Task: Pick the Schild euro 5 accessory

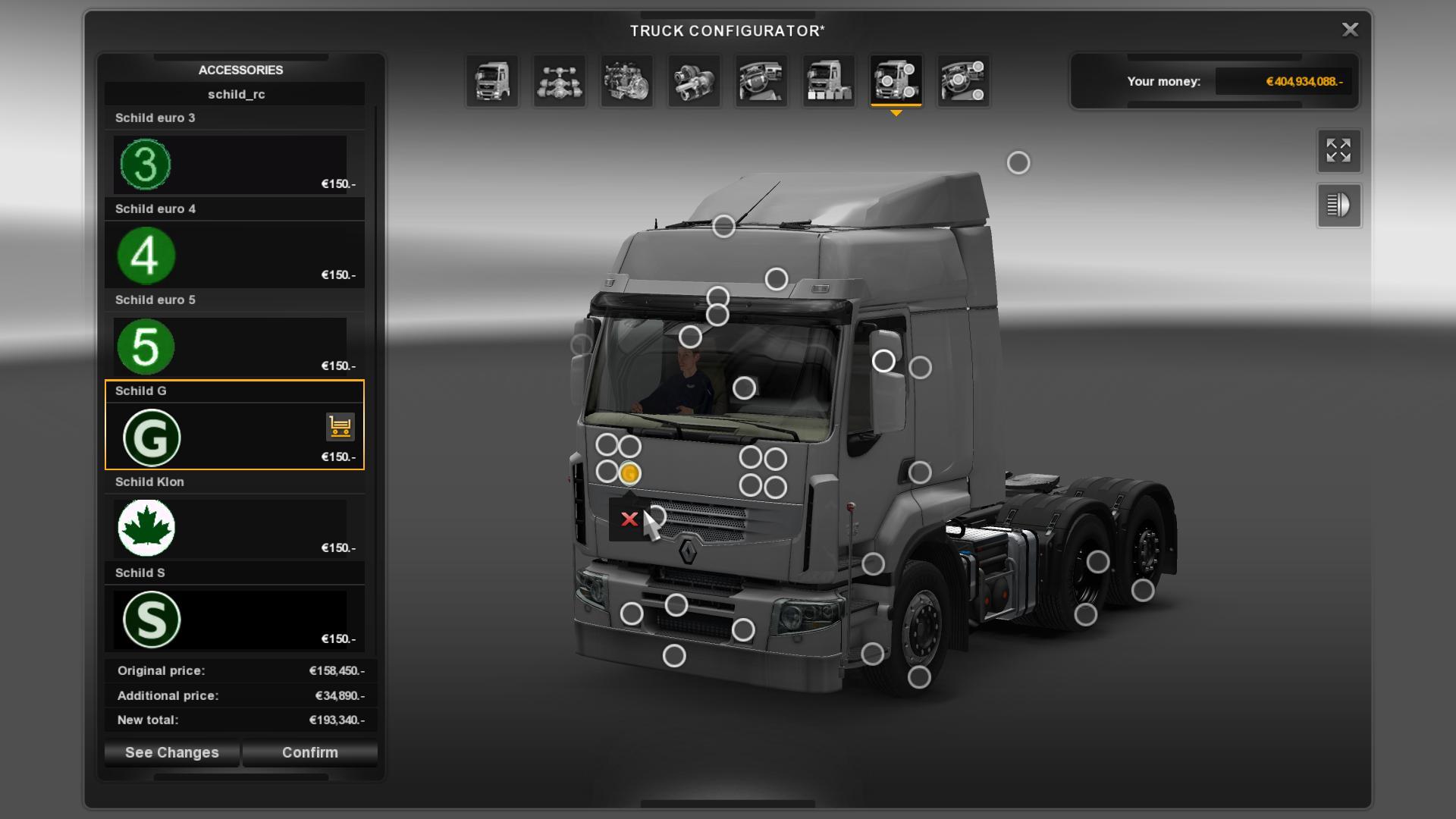Action: click(234, 346)
